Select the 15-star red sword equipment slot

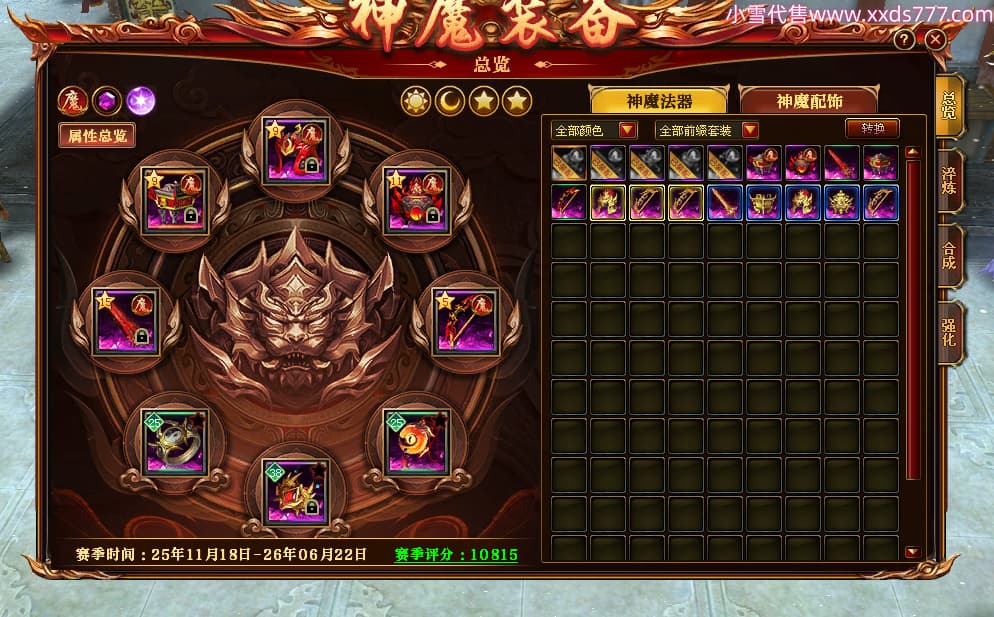point(126,321)
